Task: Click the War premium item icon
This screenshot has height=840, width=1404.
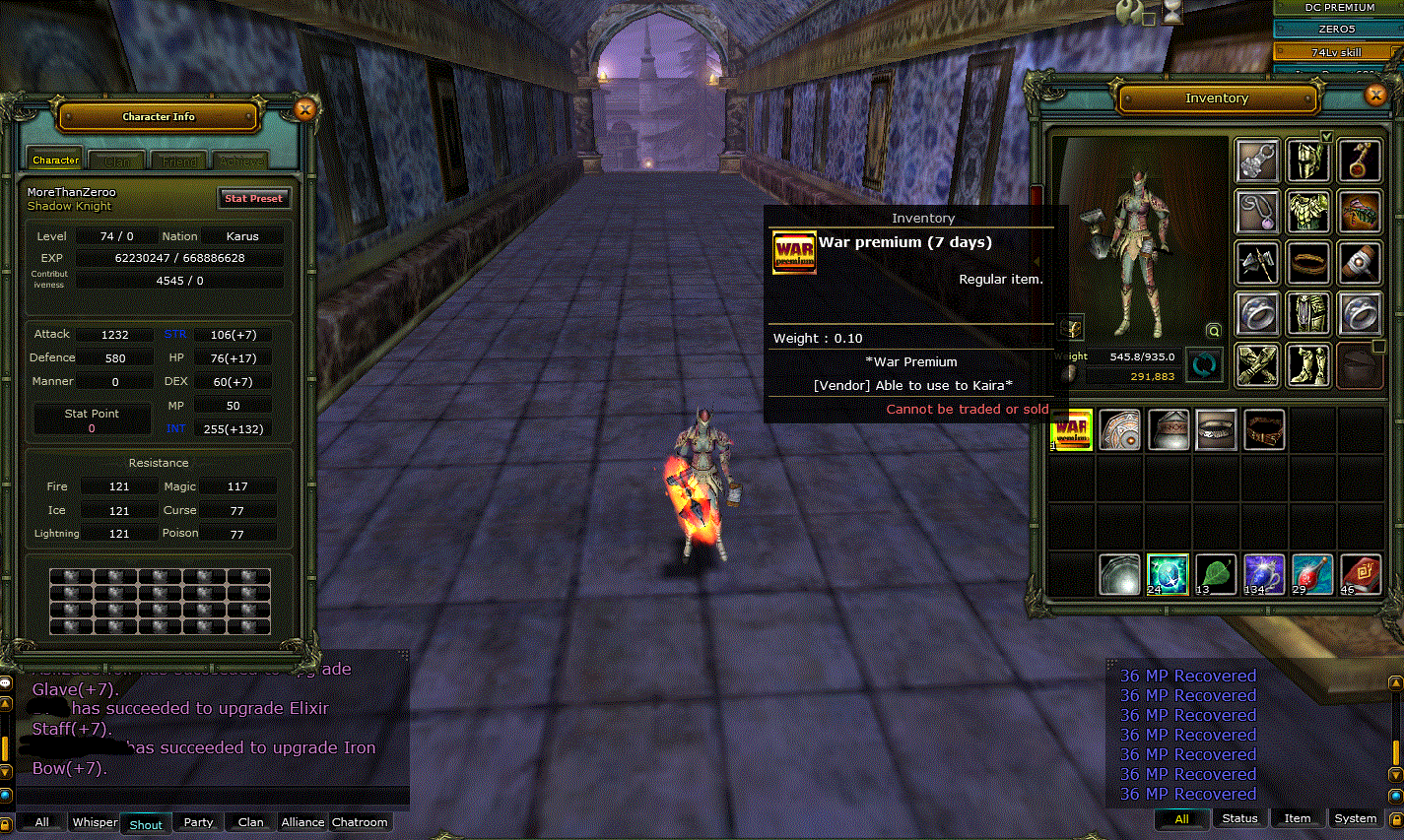Action: 1070,429
